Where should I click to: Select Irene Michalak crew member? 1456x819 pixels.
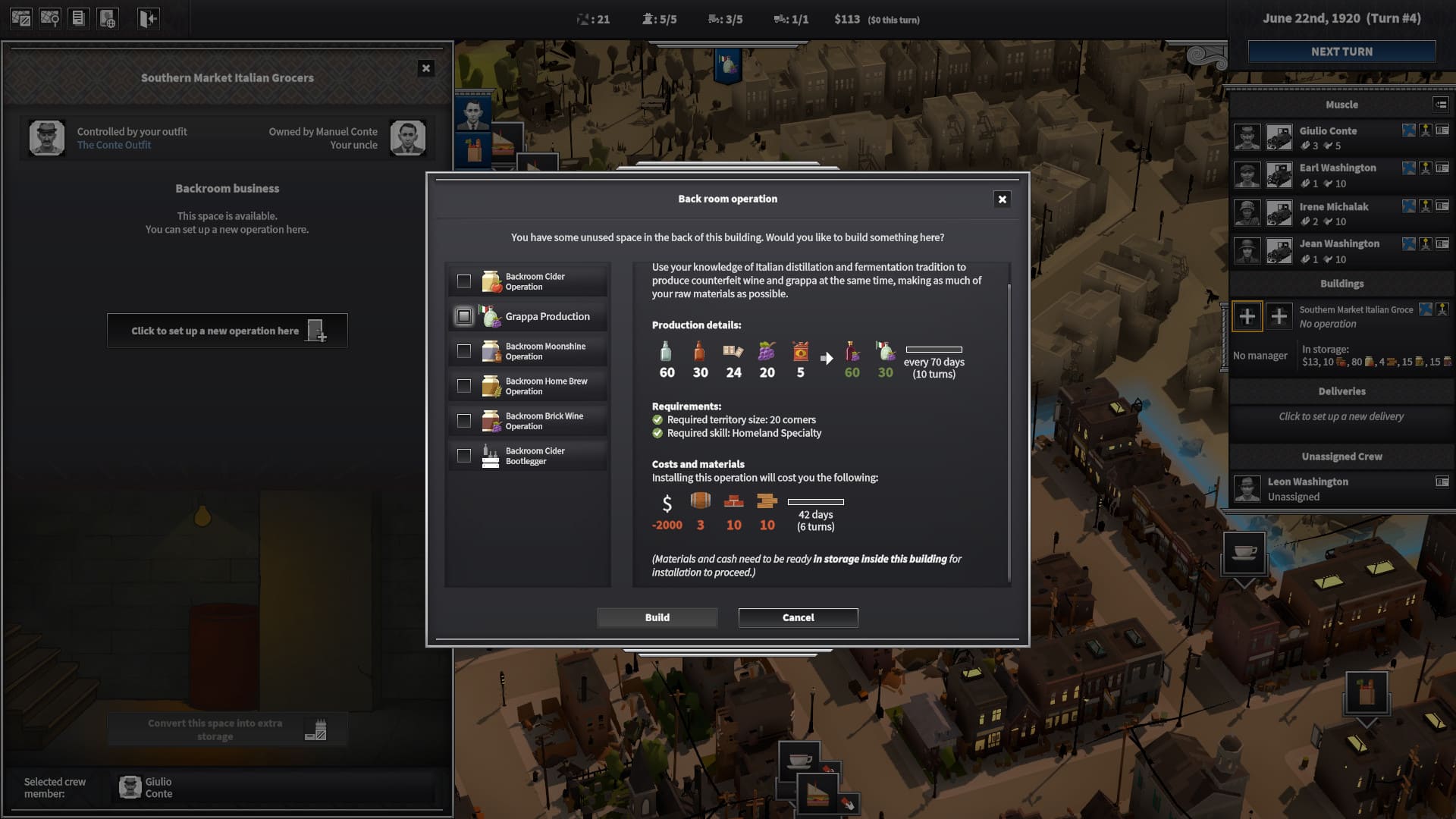pyautogui.click(x=1333, y=207)
